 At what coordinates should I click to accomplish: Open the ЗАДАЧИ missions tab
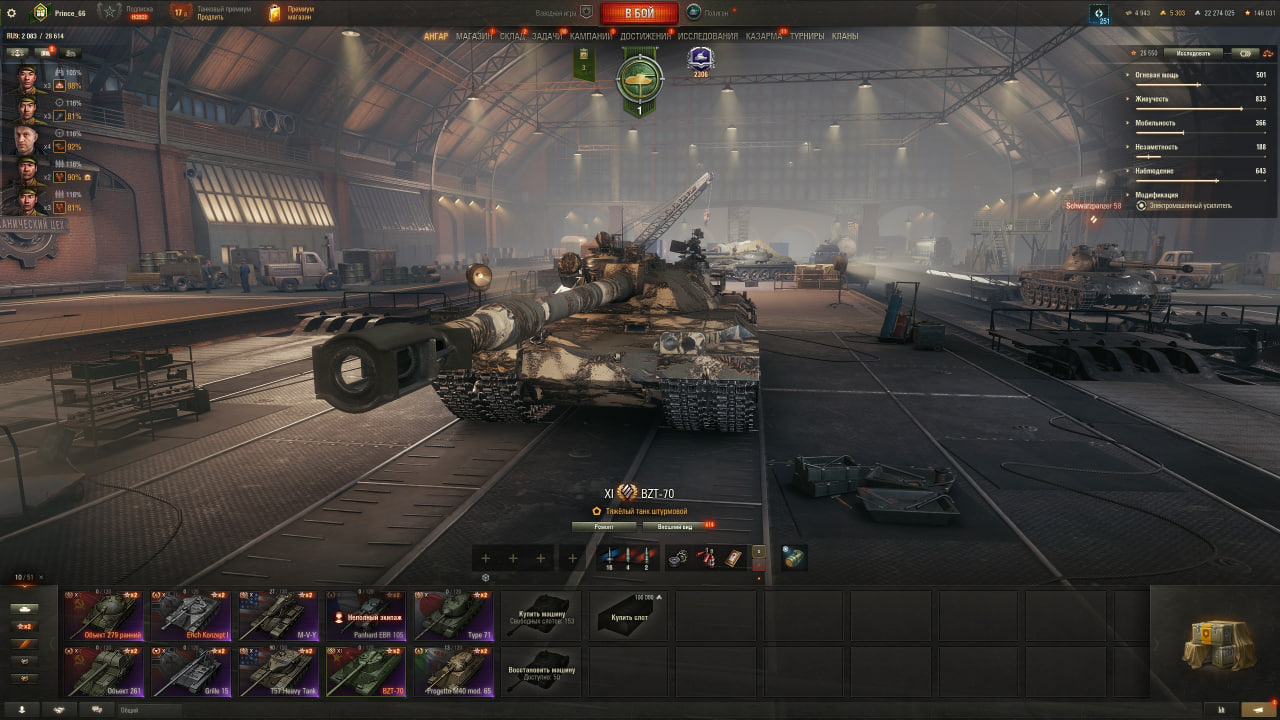(547, 36)
